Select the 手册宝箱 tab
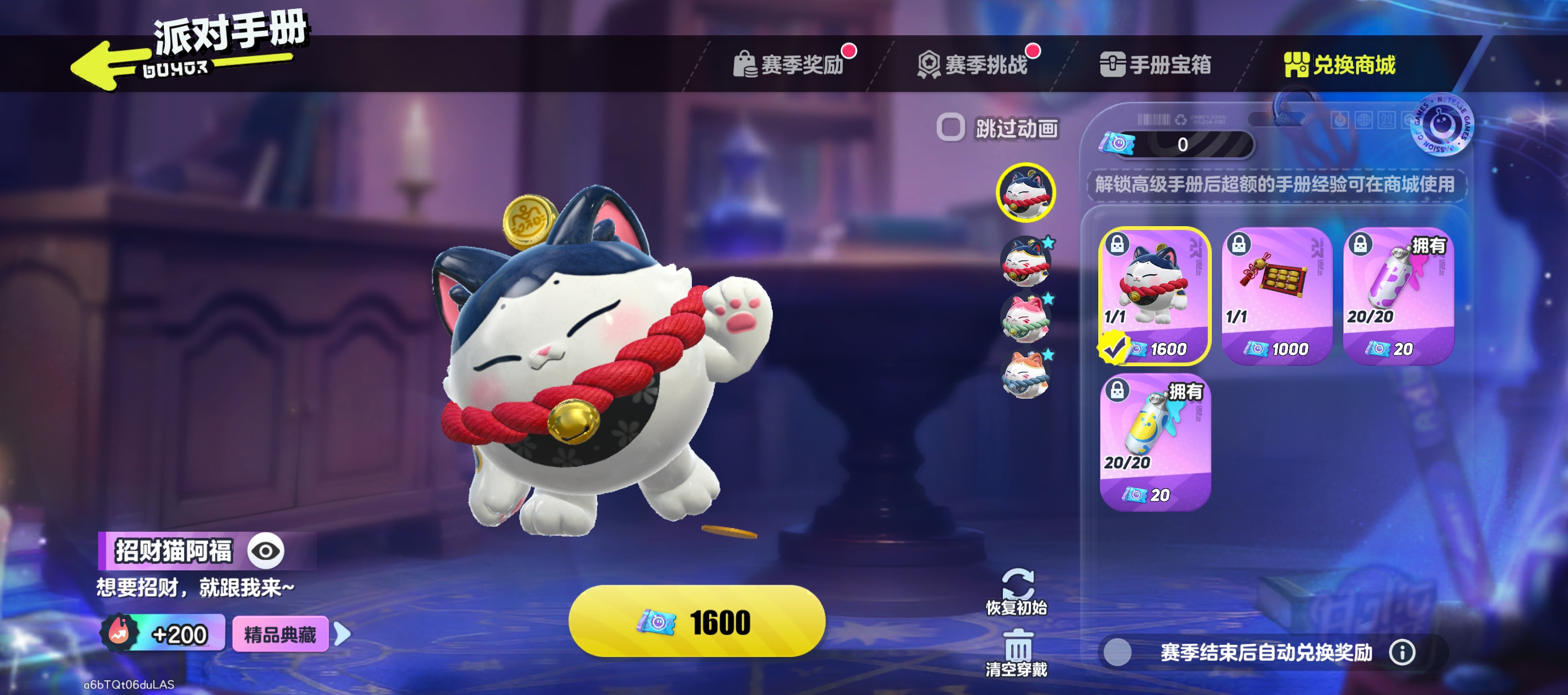 coord(1157,65)
